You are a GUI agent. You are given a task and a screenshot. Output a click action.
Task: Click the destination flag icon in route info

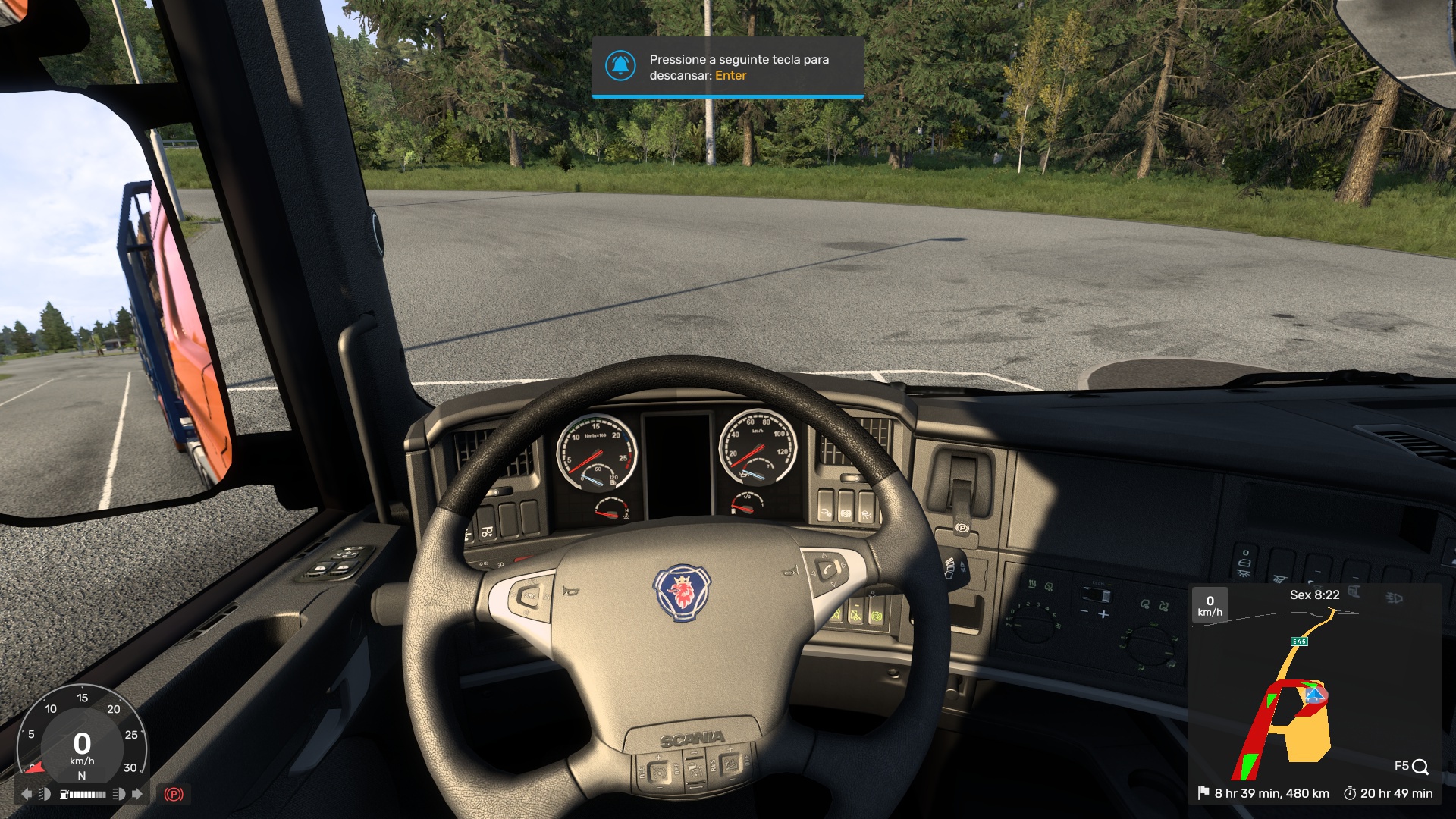point(1203,793)
